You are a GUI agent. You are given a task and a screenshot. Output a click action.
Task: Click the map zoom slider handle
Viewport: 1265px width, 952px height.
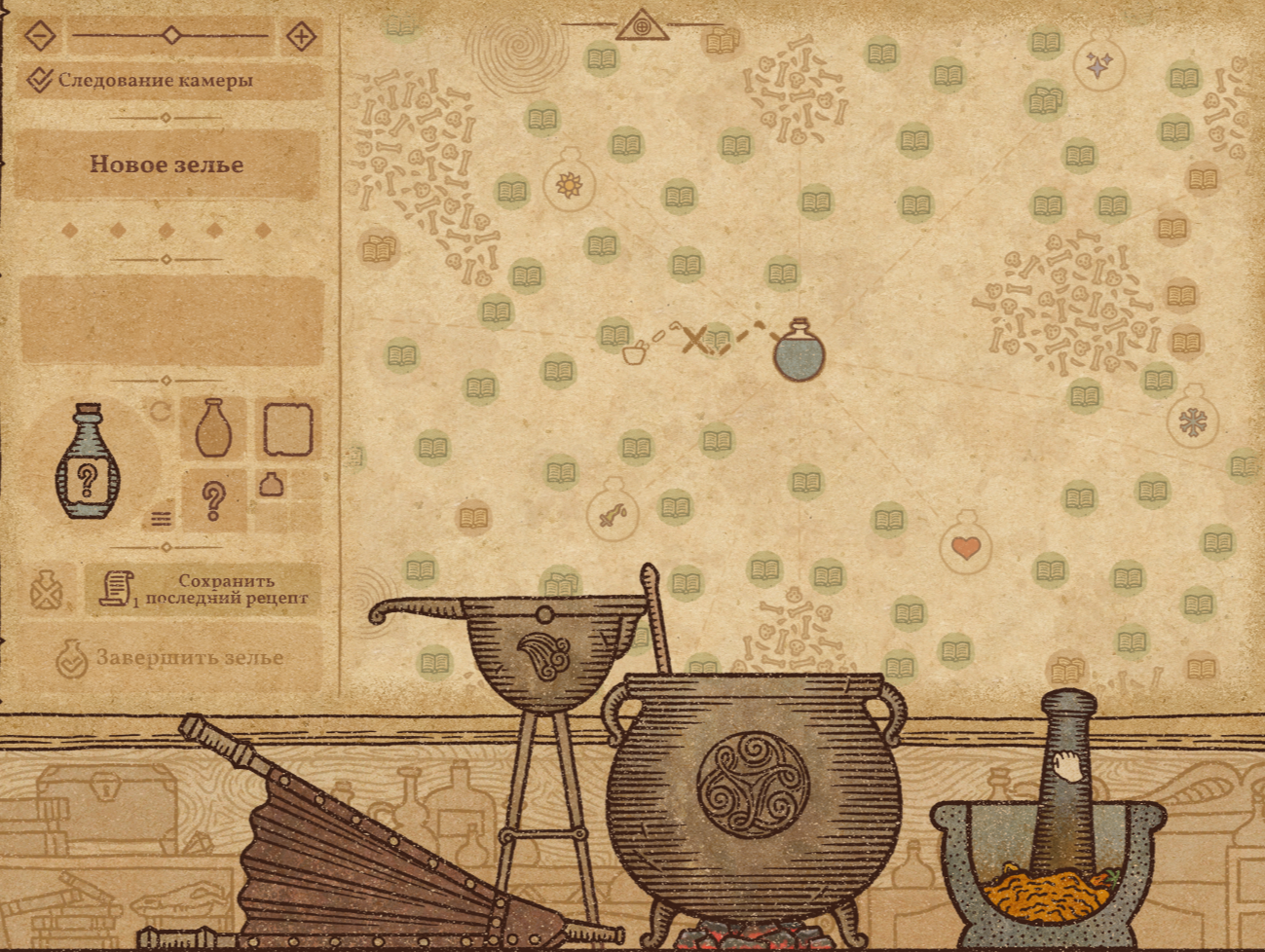click(171, 36)
